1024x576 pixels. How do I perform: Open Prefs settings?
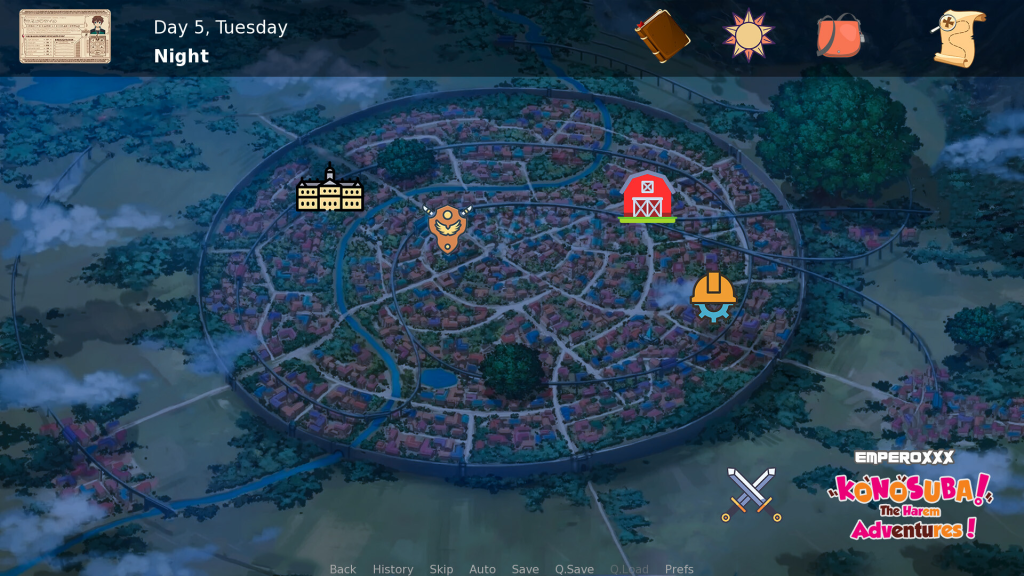pyautogui.click(x=679, y=569)
